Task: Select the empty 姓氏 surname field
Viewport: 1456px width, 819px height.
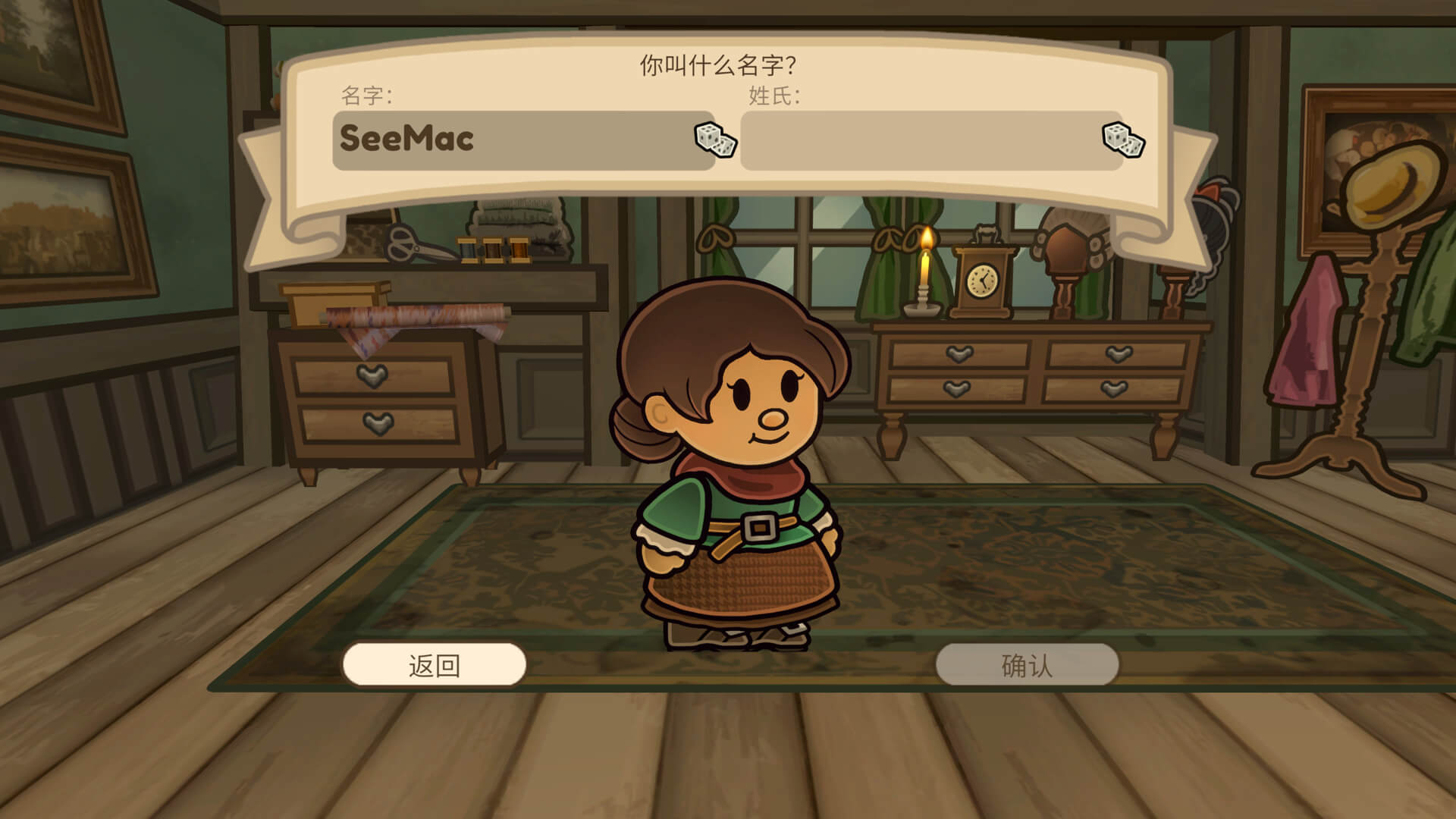Action: [918, 140]
